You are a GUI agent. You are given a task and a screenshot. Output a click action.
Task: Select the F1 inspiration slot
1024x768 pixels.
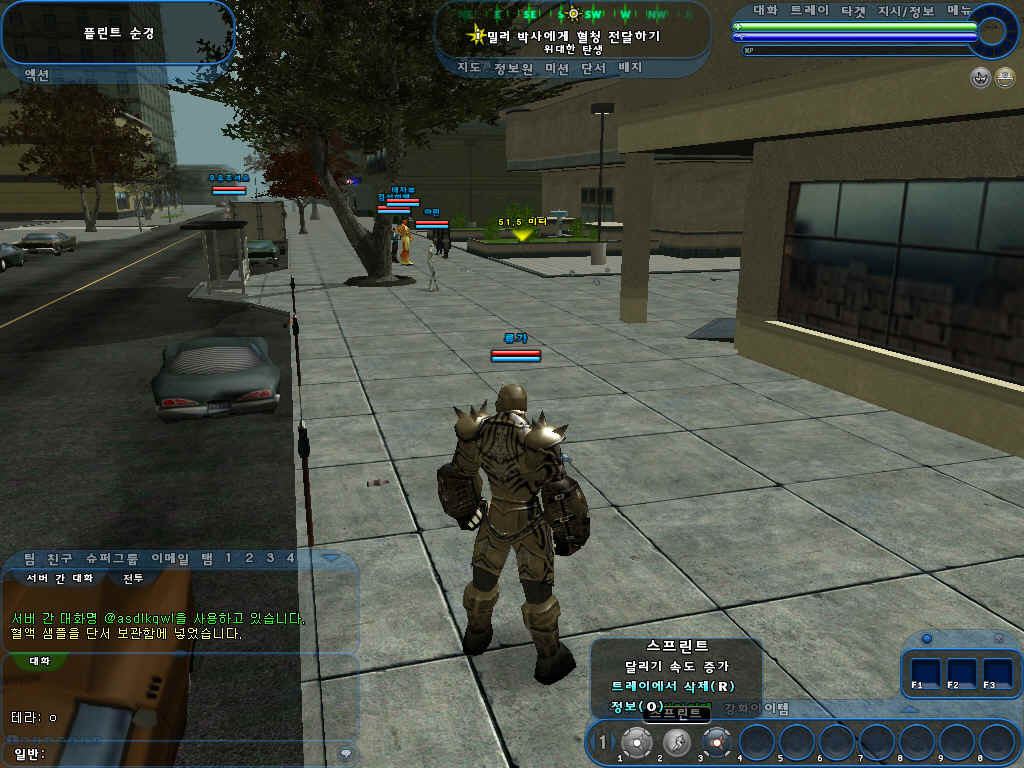coord(926,672)
